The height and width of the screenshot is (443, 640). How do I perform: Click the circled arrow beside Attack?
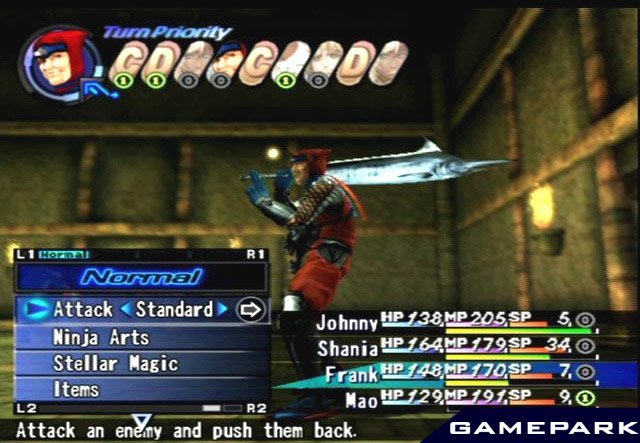[251, 310]
